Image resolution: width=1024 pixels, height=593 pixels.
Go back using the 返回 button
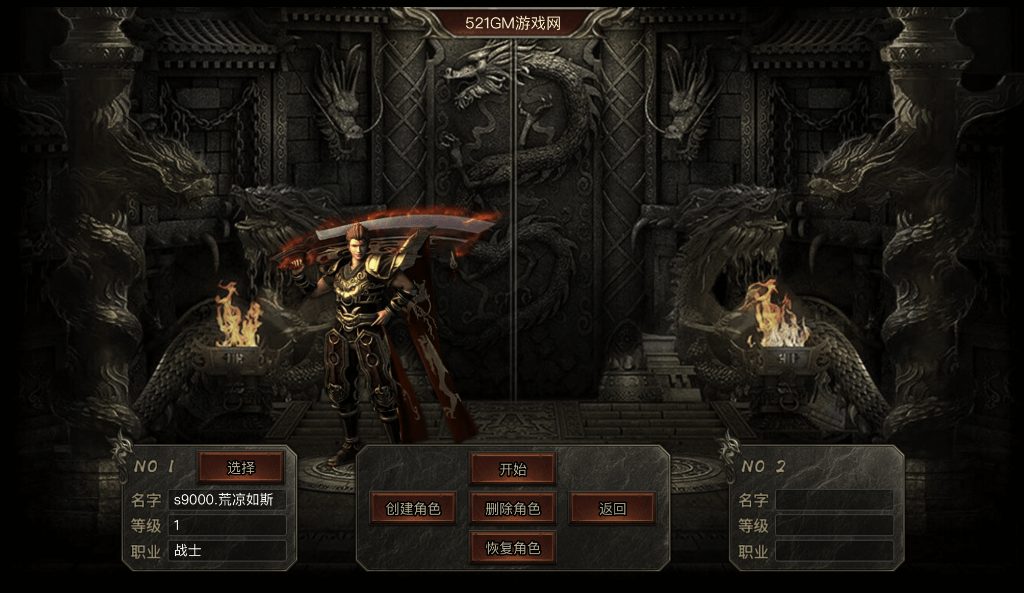613,509
